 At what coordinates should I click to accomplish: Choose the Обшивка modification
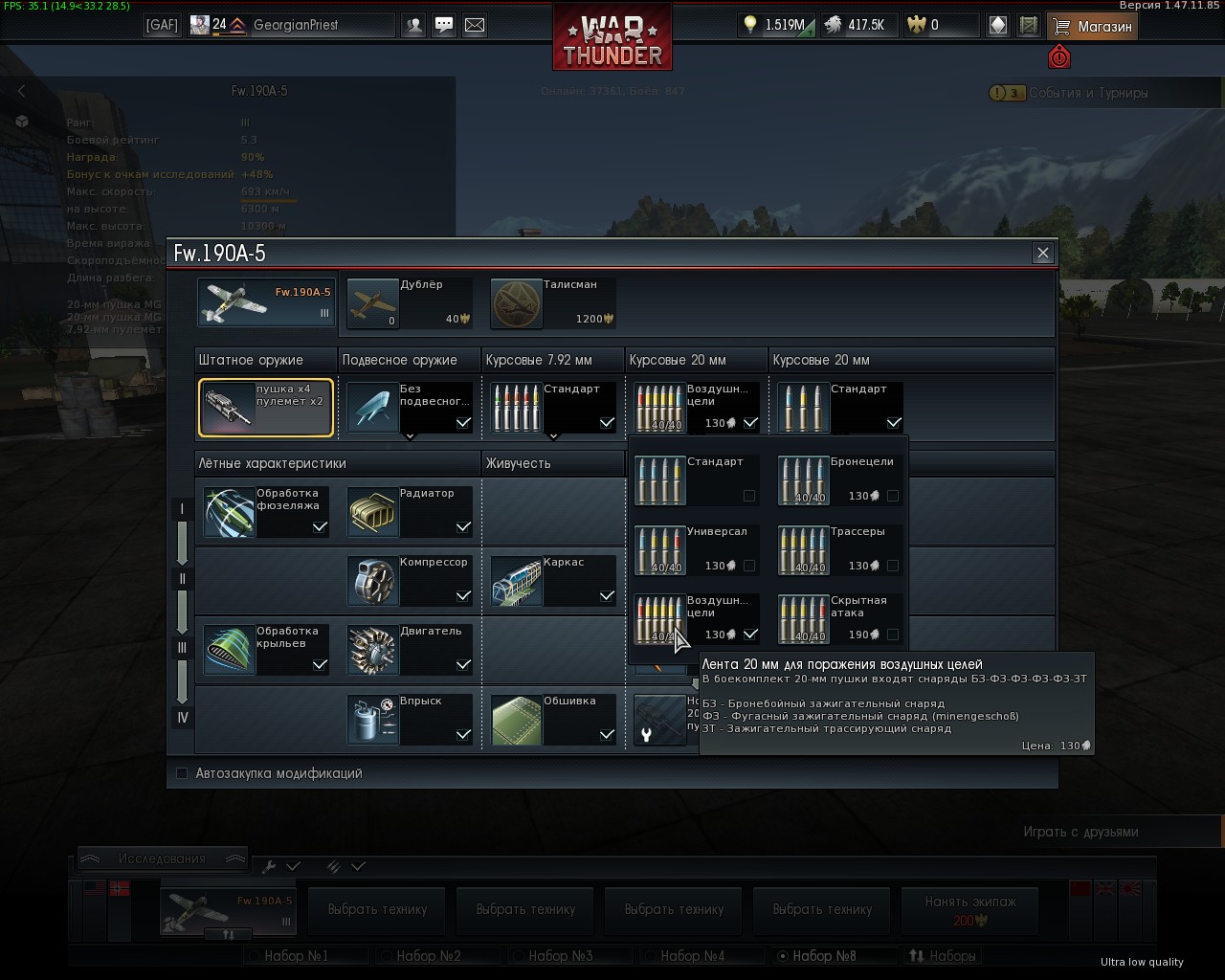(552, 719)
